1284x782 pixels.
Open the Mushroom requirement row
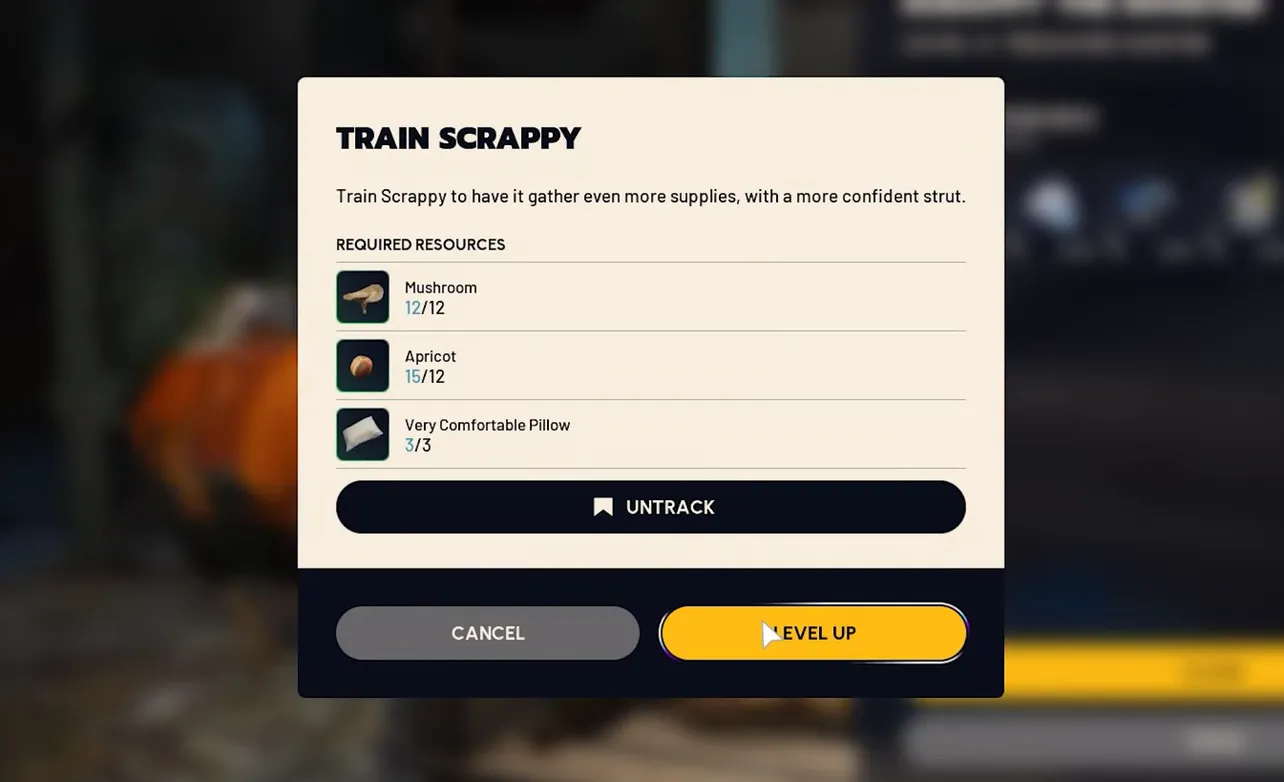650,296
